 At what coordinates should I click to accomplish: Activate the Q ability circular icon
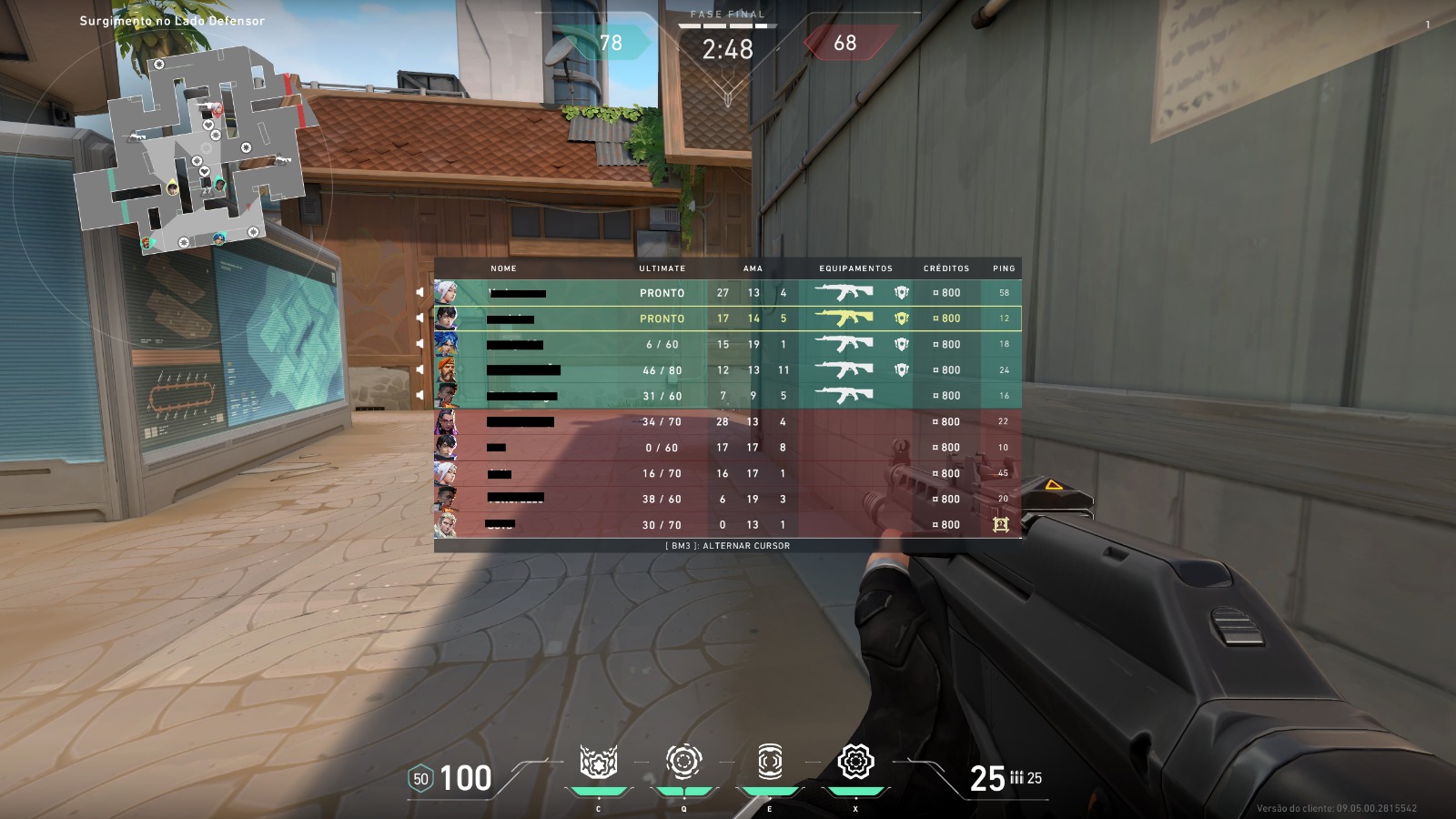click(x=683, y=761)
